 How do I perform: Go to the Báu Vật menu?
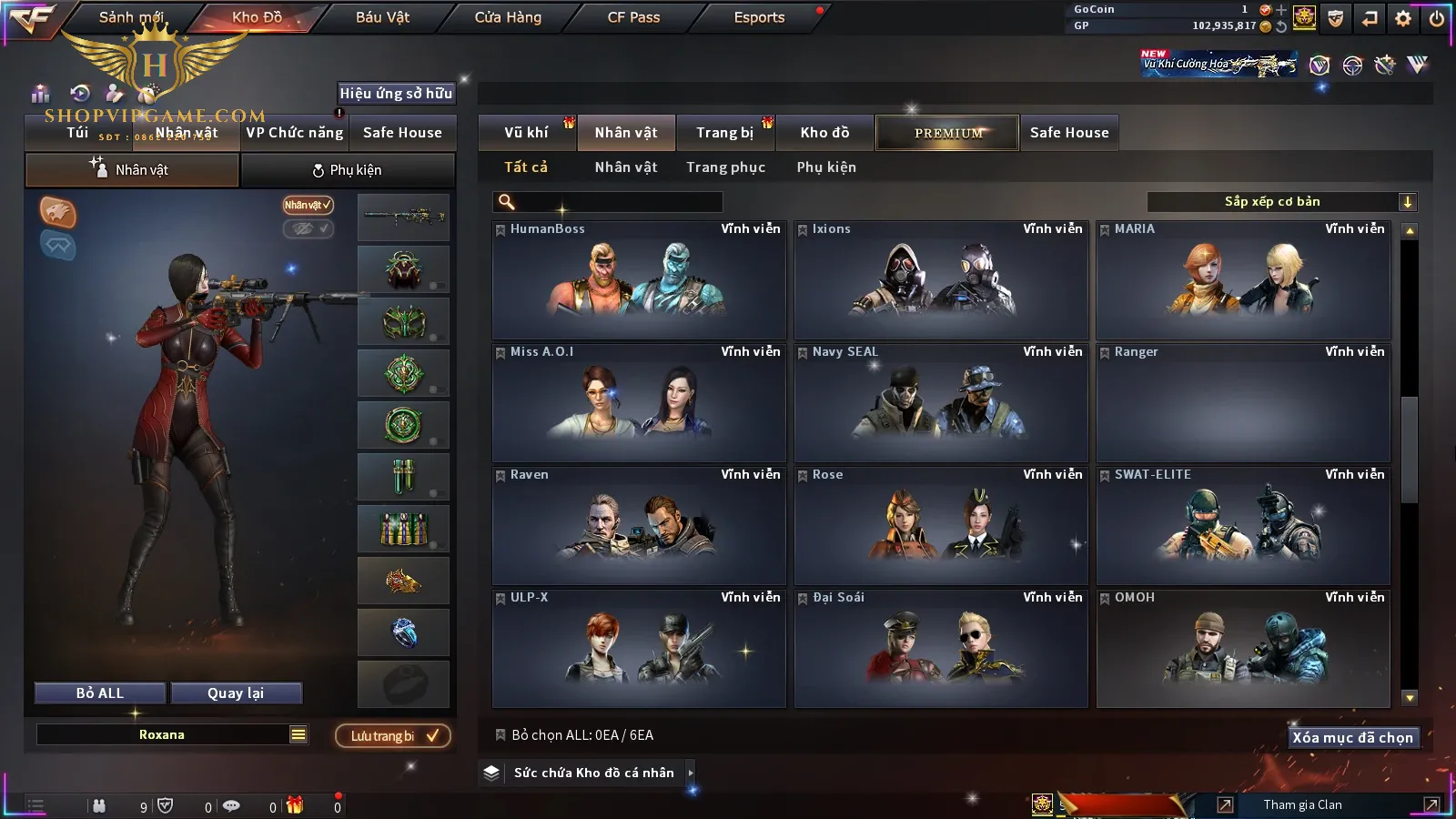pyautogui.click(x=382, y=17)
